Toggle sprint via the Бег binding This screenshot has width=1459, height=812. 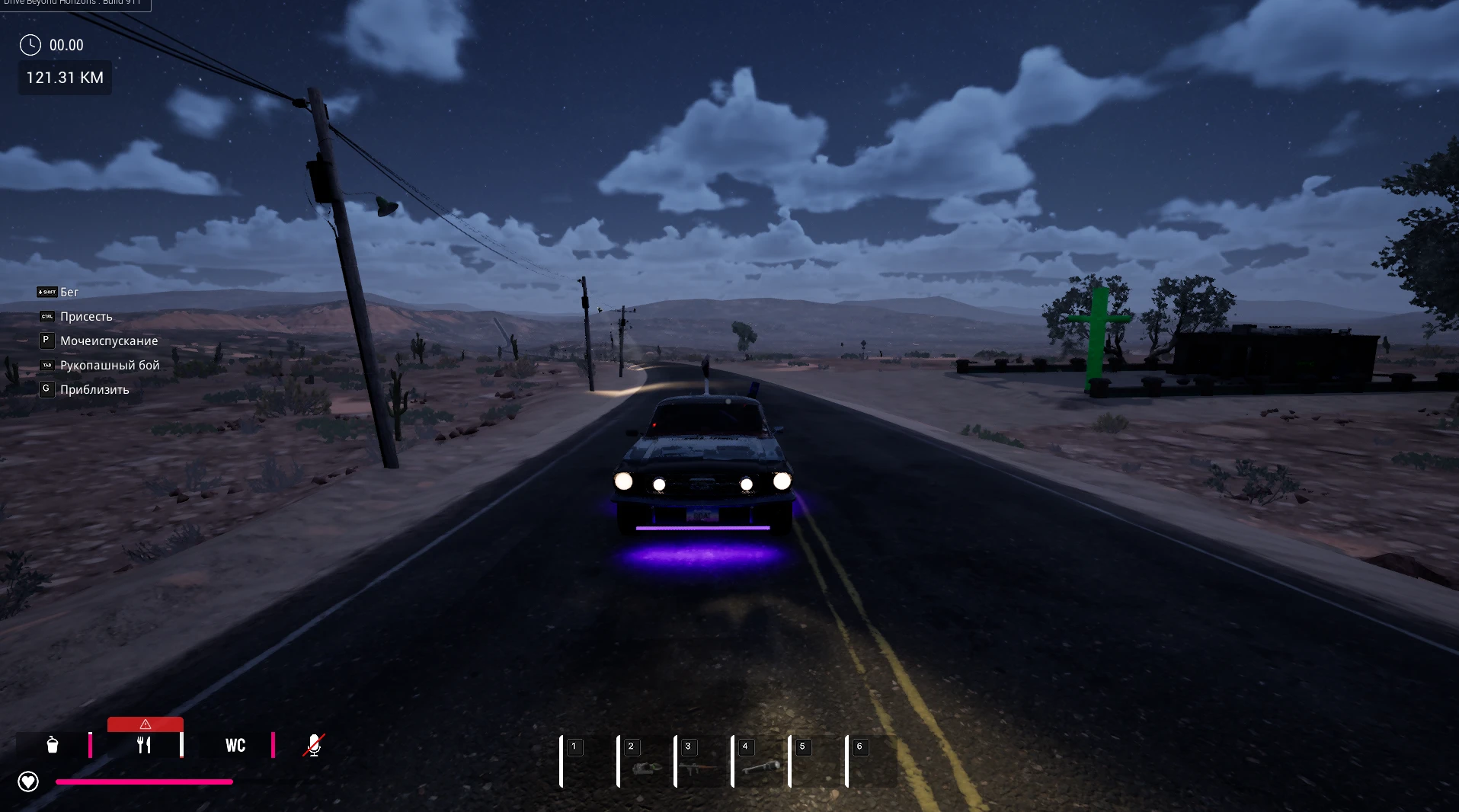coord(68,292)
